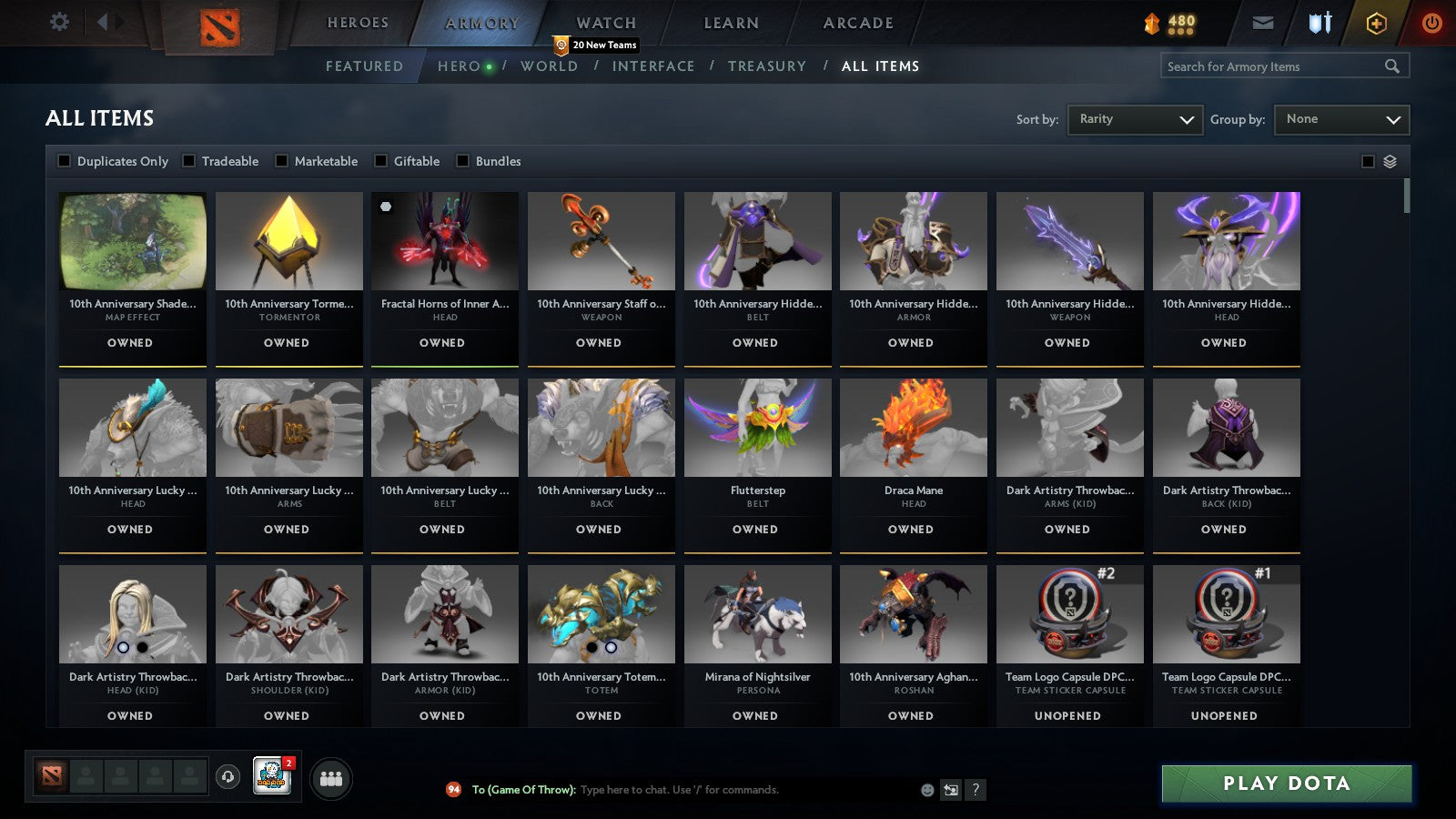Switch to the WATCH tab

click(604, 22)
